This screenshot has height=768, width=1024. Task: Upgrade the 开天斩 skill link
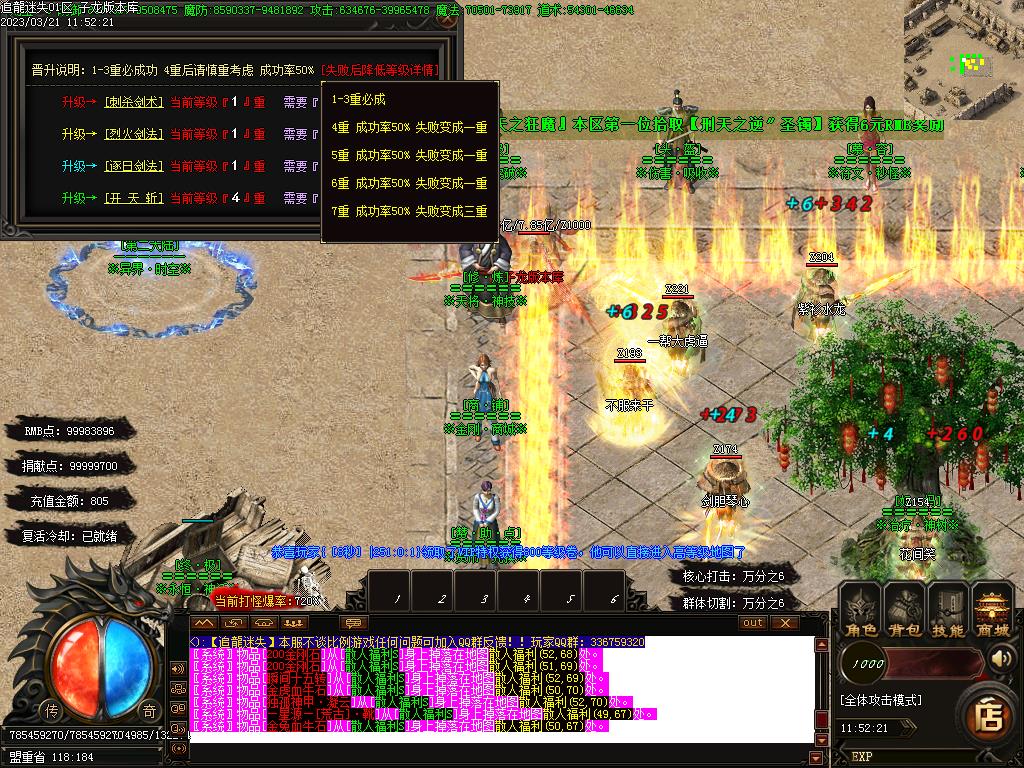pyautogui.click(x=131, y=198)
